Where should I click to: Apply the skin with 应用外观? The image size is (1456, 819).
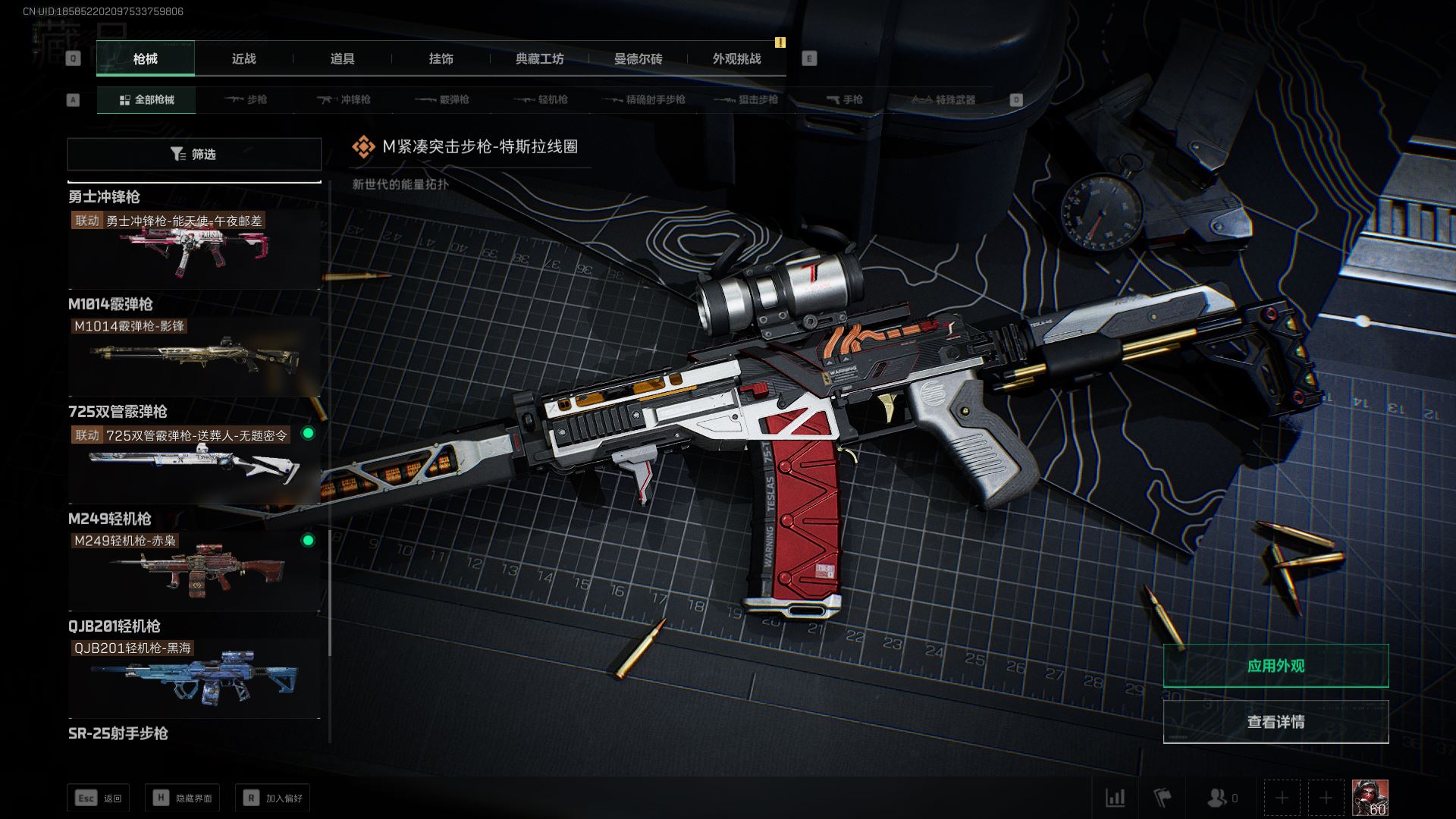coord(1276,666)
